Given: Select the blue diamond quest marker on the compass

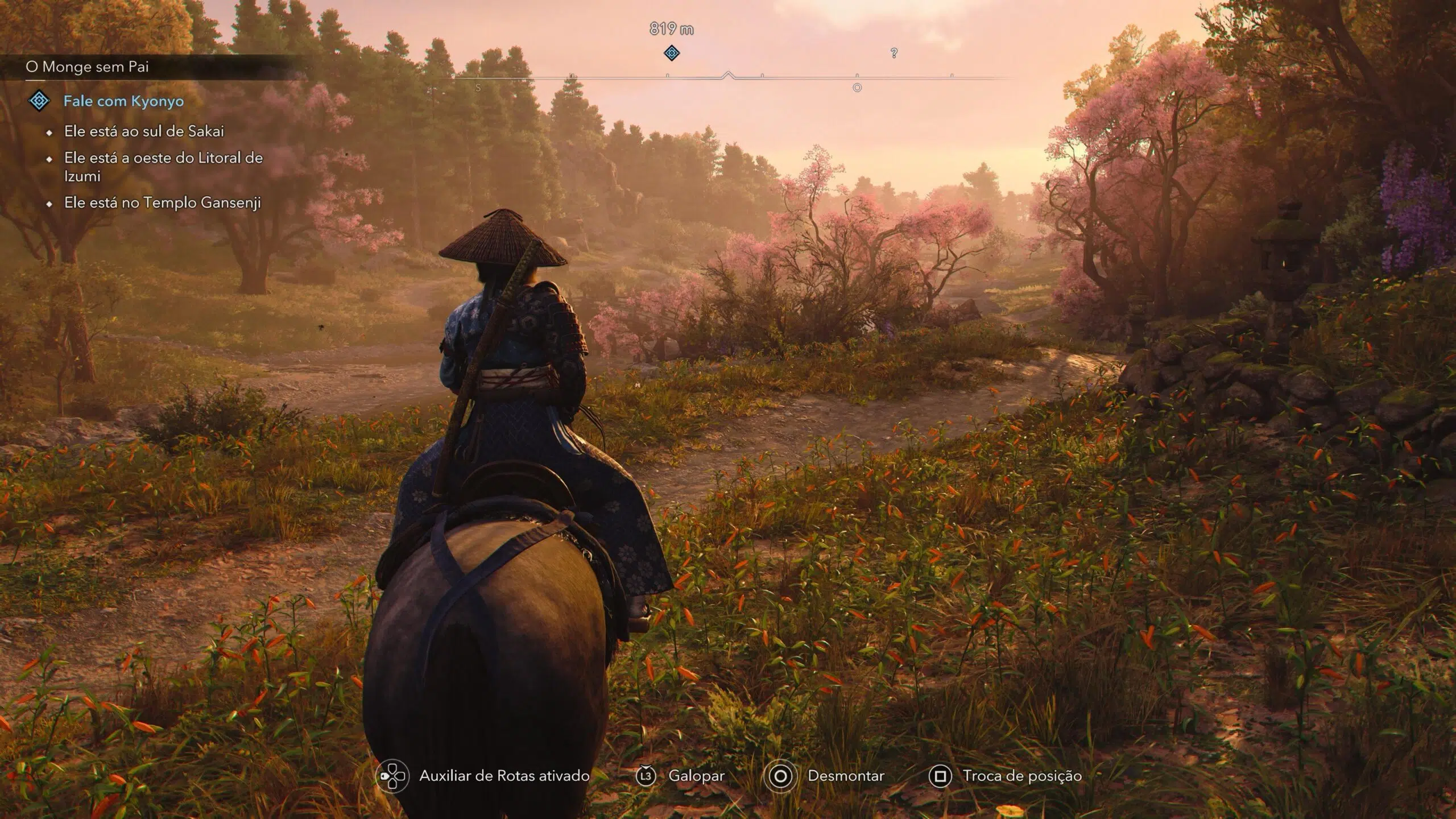Looking at the screenshot, I should (x=672, y=53).
